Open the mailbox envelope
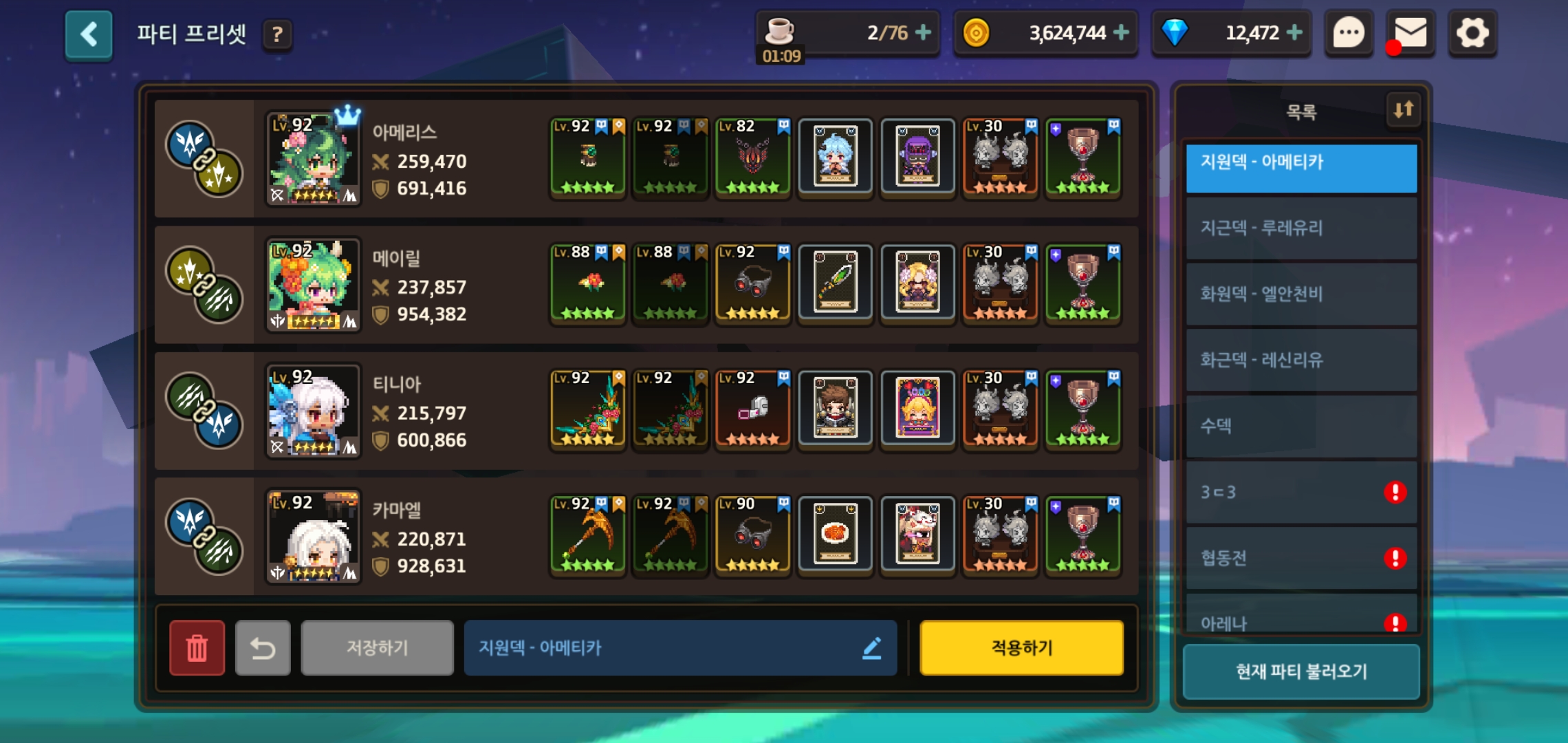1568x743 pixels. (x=1410, y=33)
